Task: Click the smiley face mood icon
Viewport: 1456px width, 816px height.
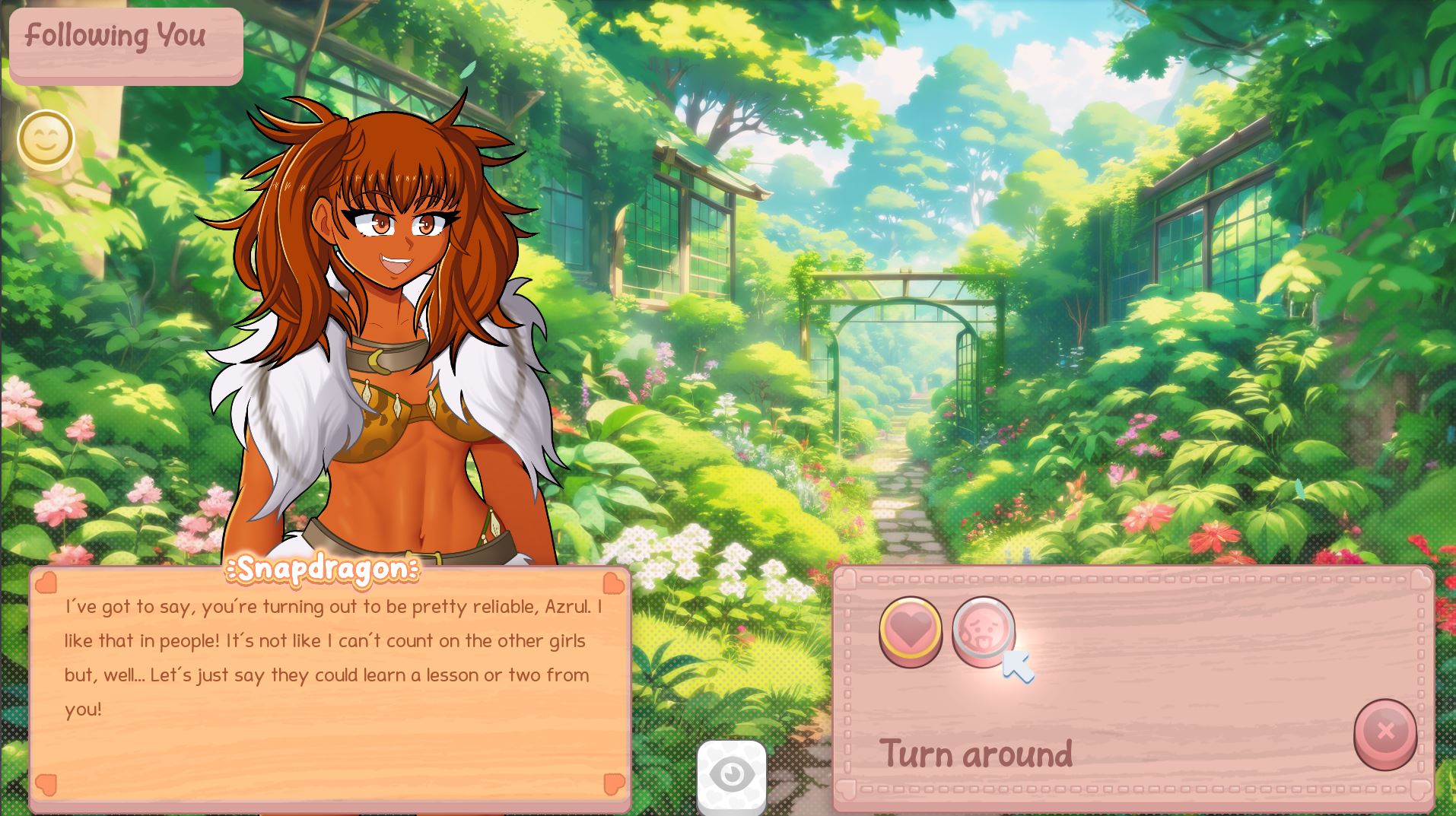Action: (x=46, y=139)
